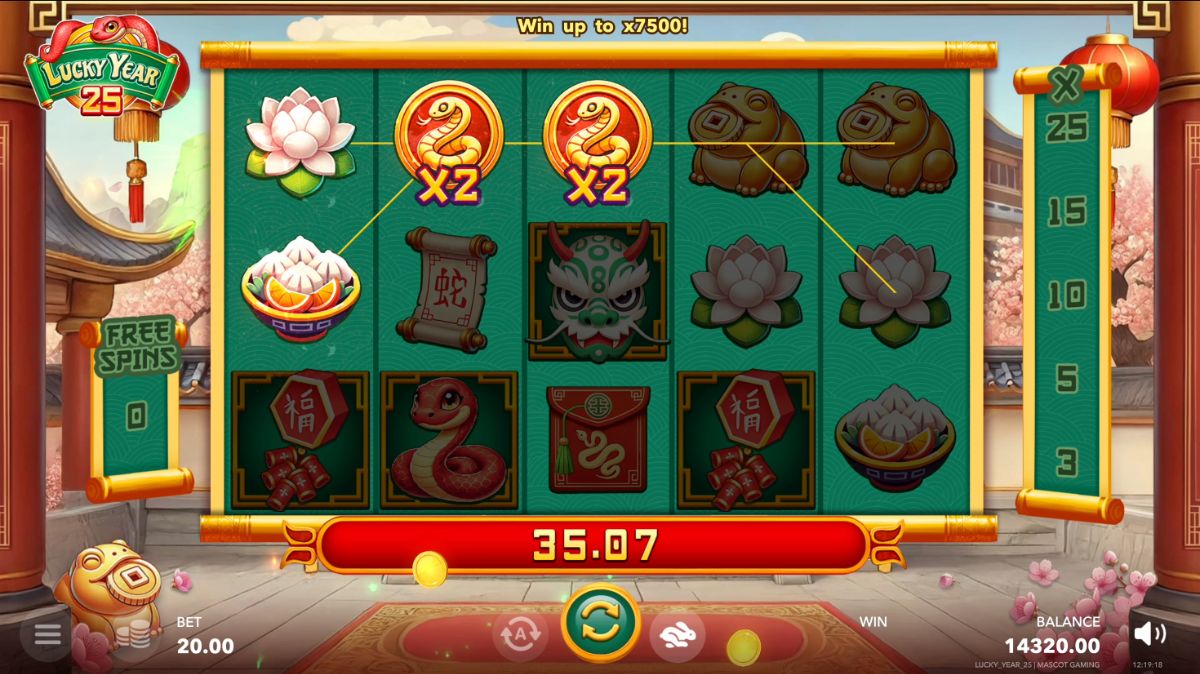The height and width of the screenshot is (674, 1200).
Task: Toggle turbo mode with the rabbit icon
Action: [677, 636]
